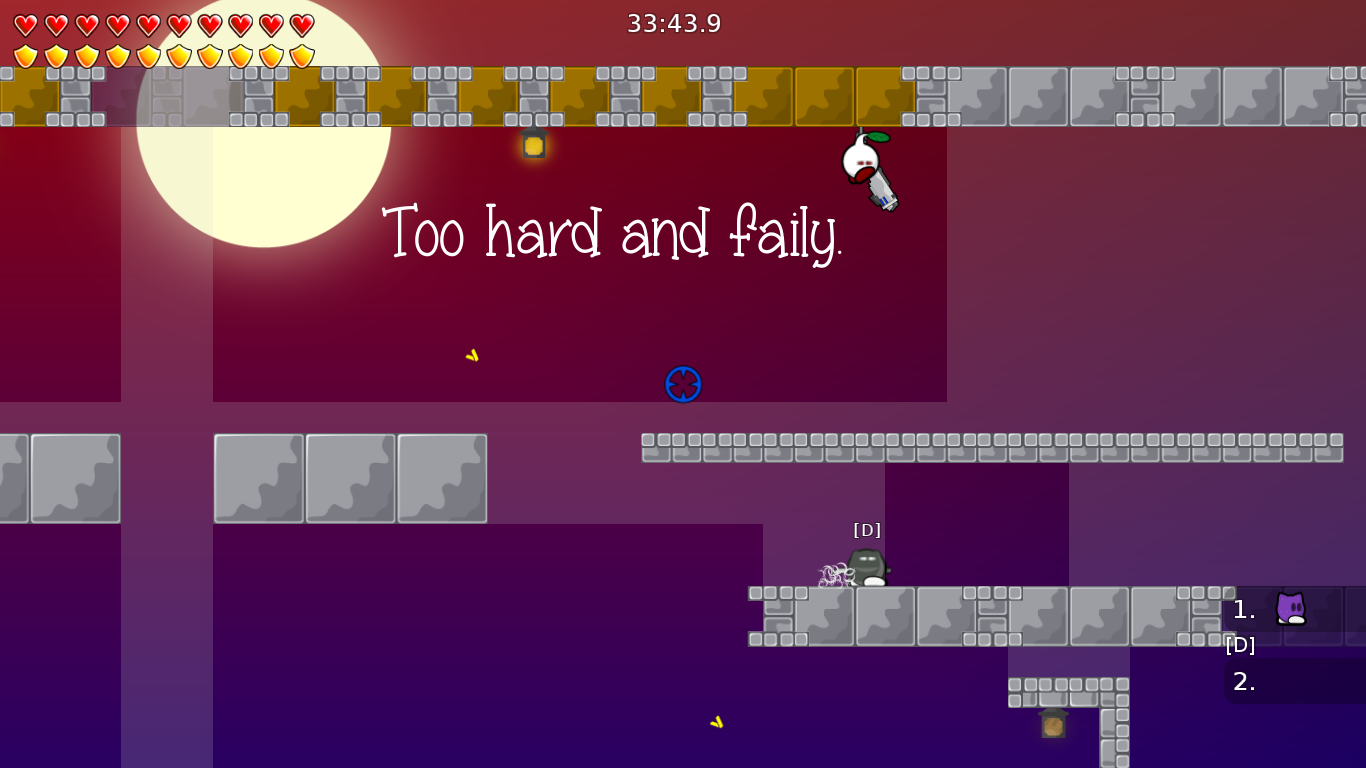The image size is (1366, 768).
Task: Click the yellow spark above the gray platform
Action: pos(471,354)
